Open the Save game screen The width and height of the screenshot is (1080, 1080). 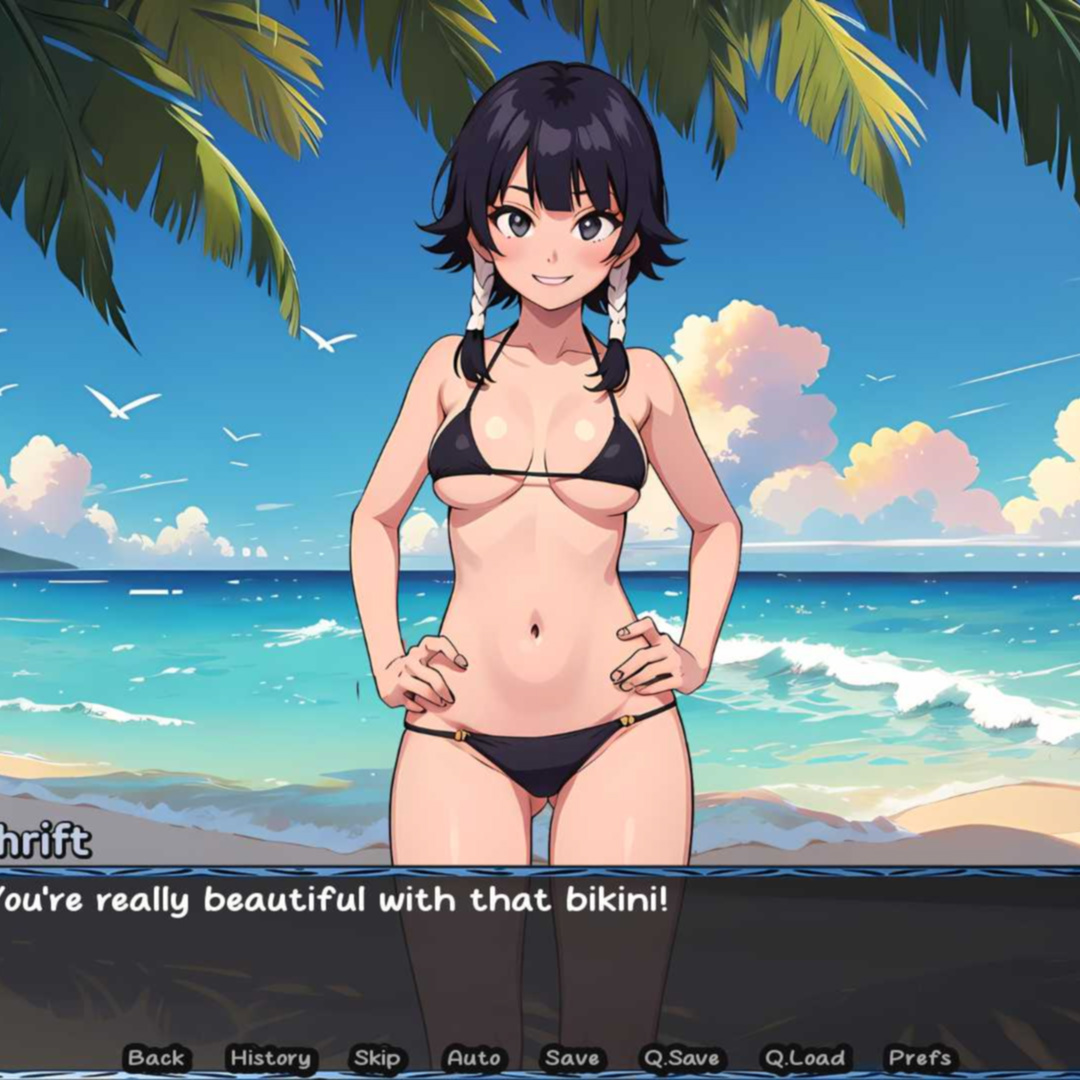point(572,1057)
